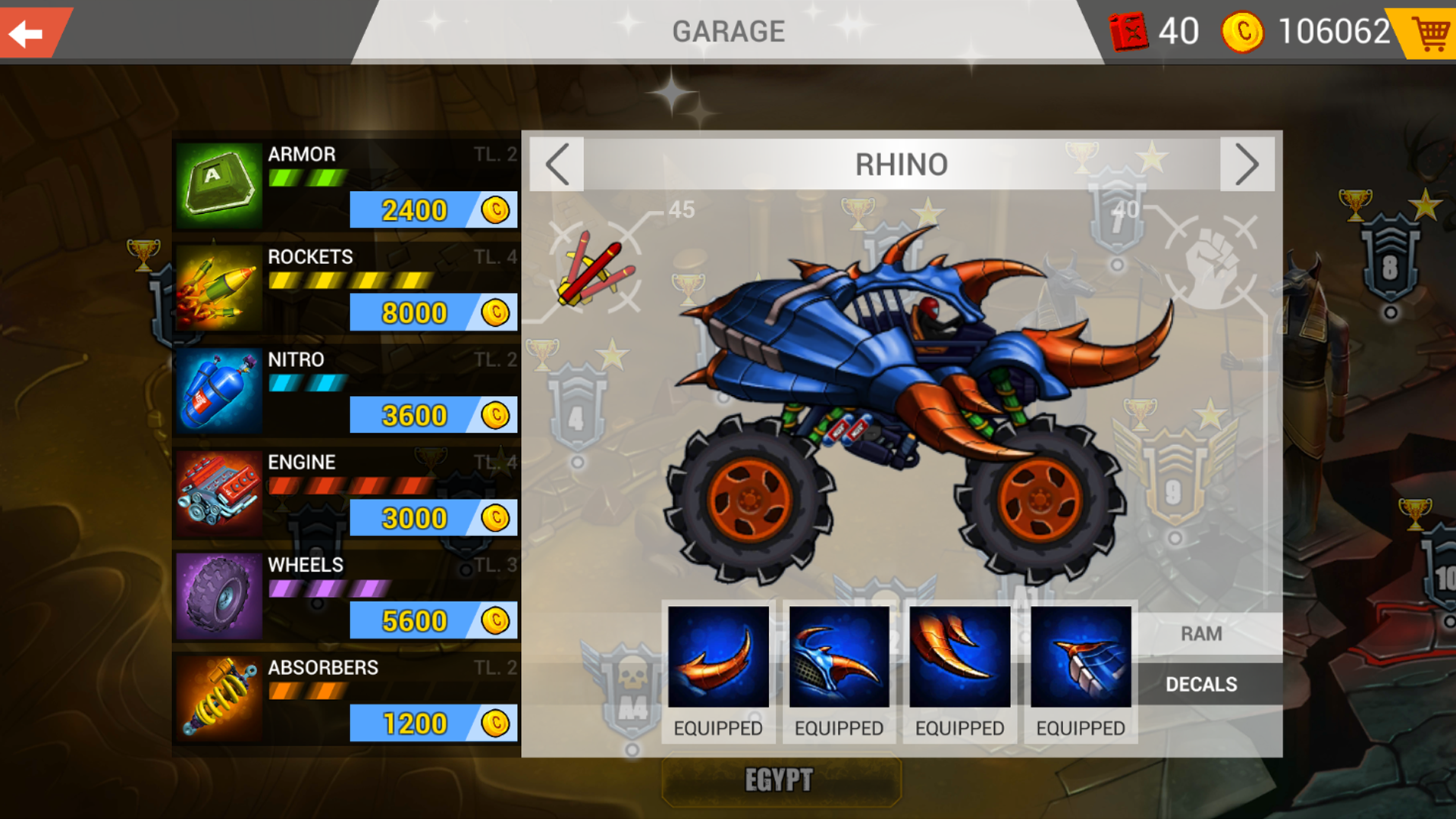
Task: Switch to the DECALS tab
Action: pyautogui.click(x=1200, y=683)
